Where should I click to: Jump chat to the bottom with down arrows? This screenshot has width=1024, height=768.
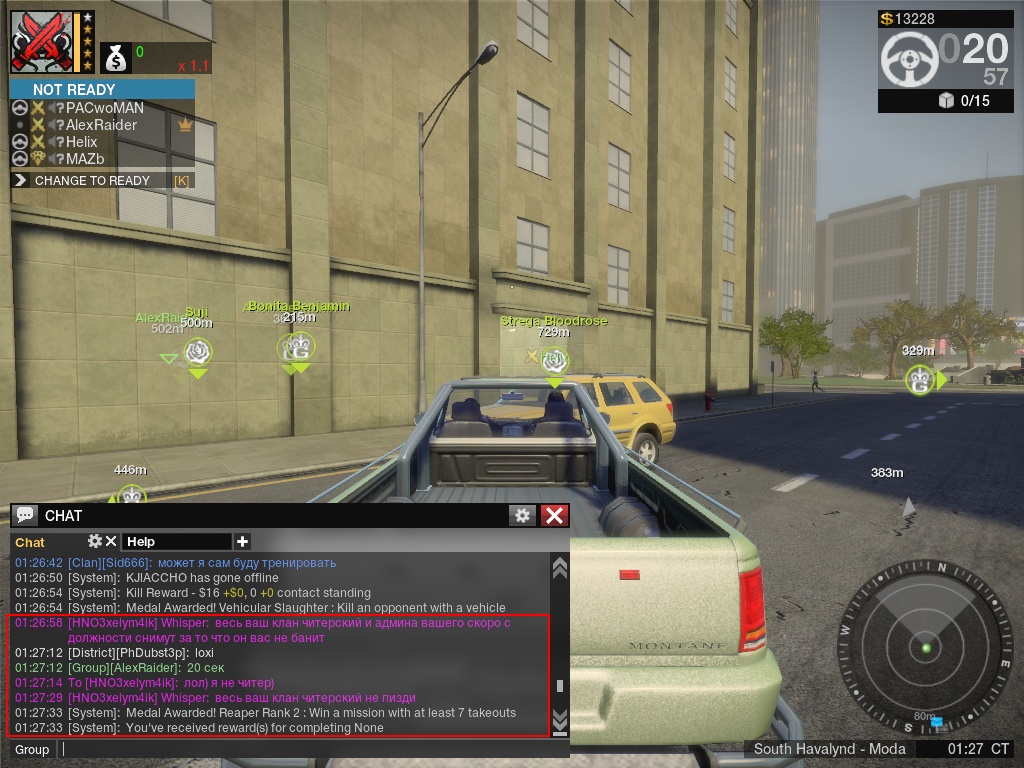tap(560, 720)
